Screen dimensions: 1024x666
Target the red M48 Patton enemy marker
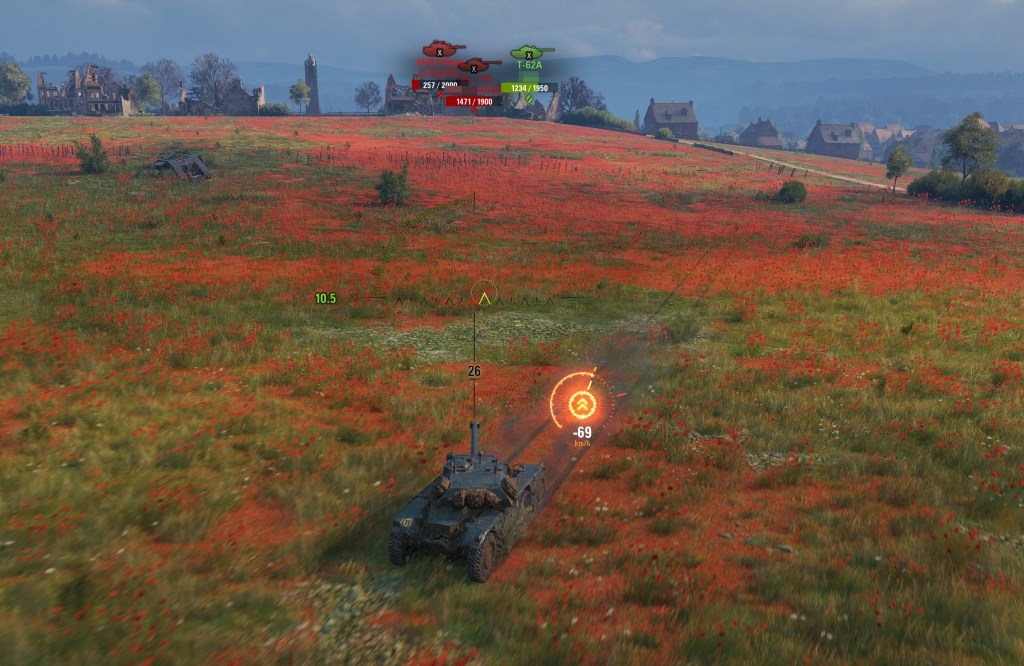[438, 50]
